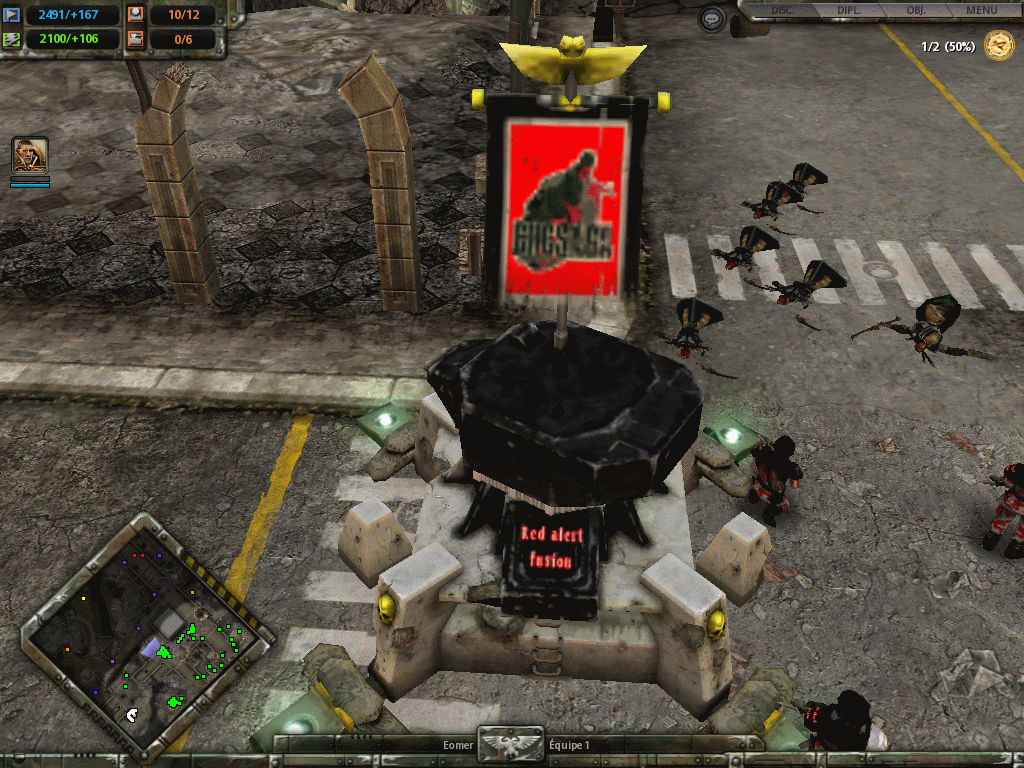Click the green lightning power icon

coord(13,40)
